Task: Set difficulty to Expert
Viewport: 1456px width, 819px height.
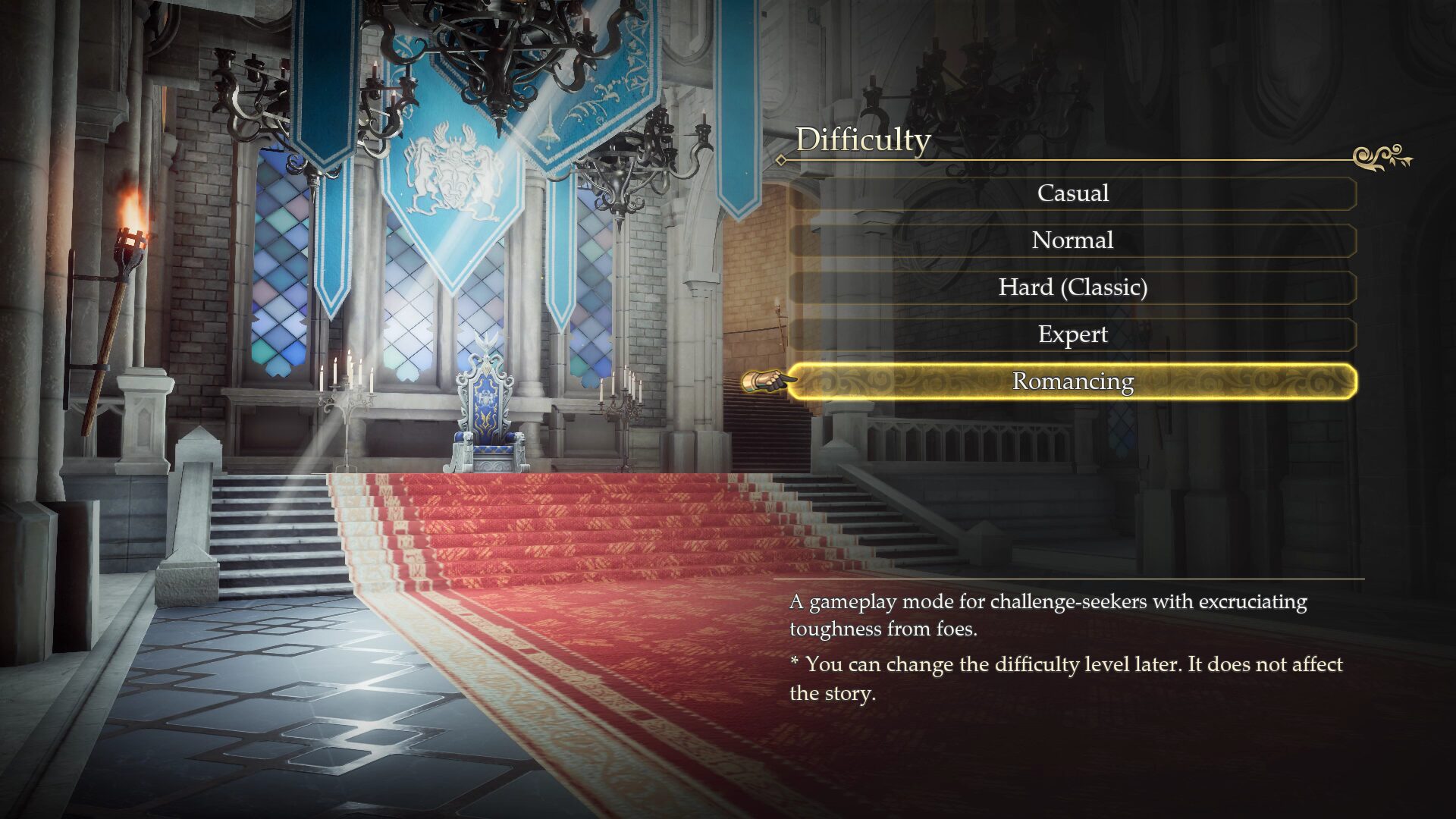Action: pos(1072,334)
